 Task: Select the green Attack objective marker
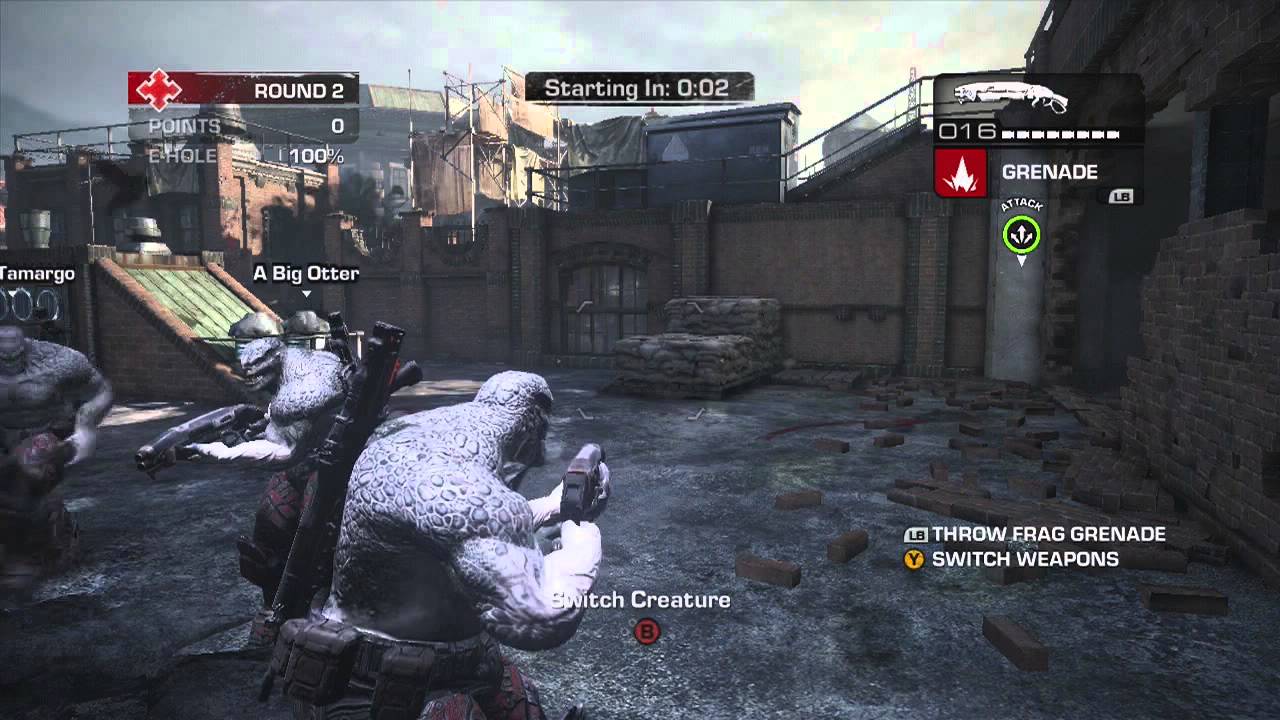point(1021,235)
